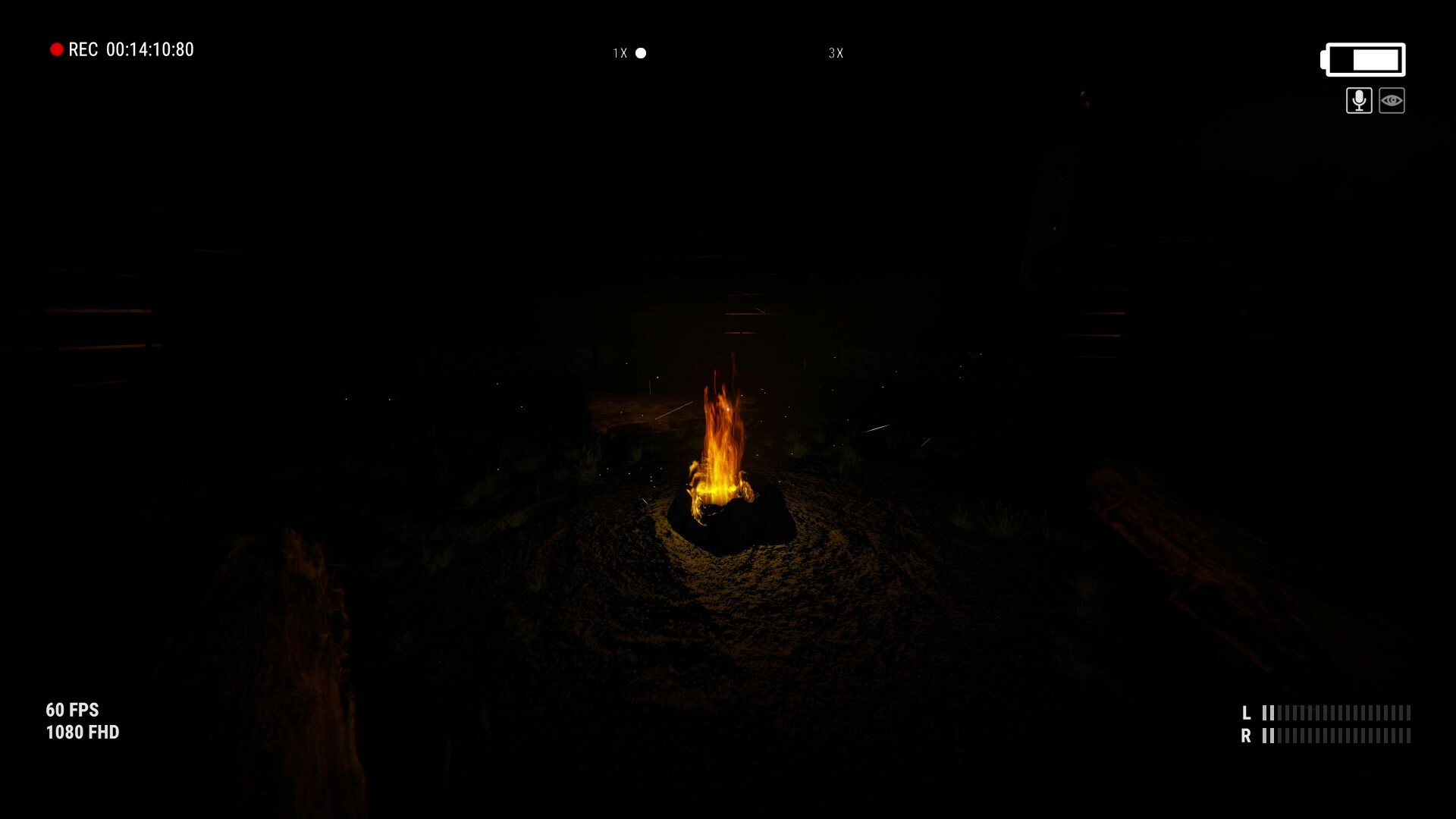
Task: Toggle the night vision eye icon
Action: click(x=1393, y=99)
